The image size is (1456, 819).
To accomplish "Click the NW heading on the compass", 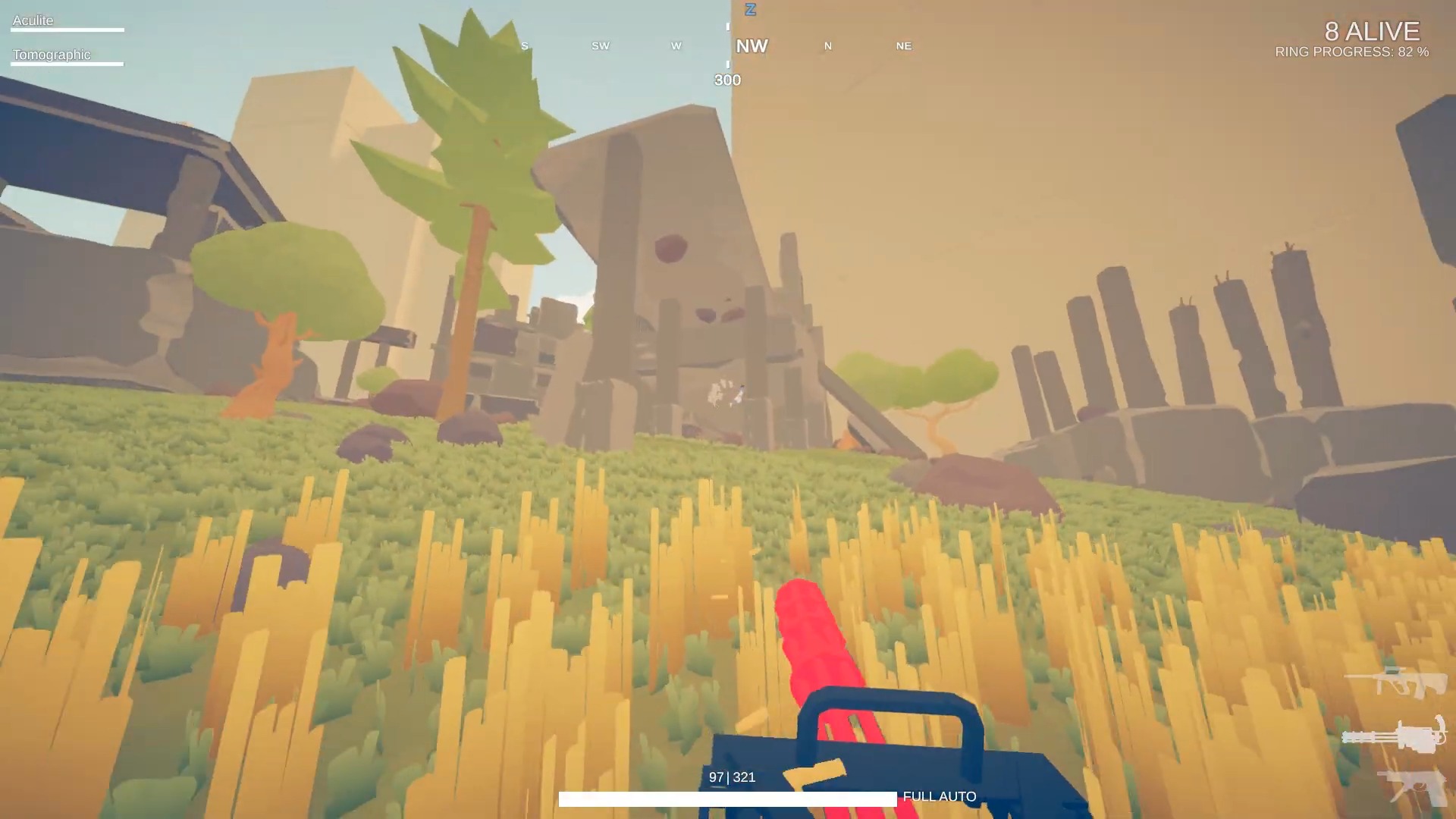I will [x=752, y=46].
